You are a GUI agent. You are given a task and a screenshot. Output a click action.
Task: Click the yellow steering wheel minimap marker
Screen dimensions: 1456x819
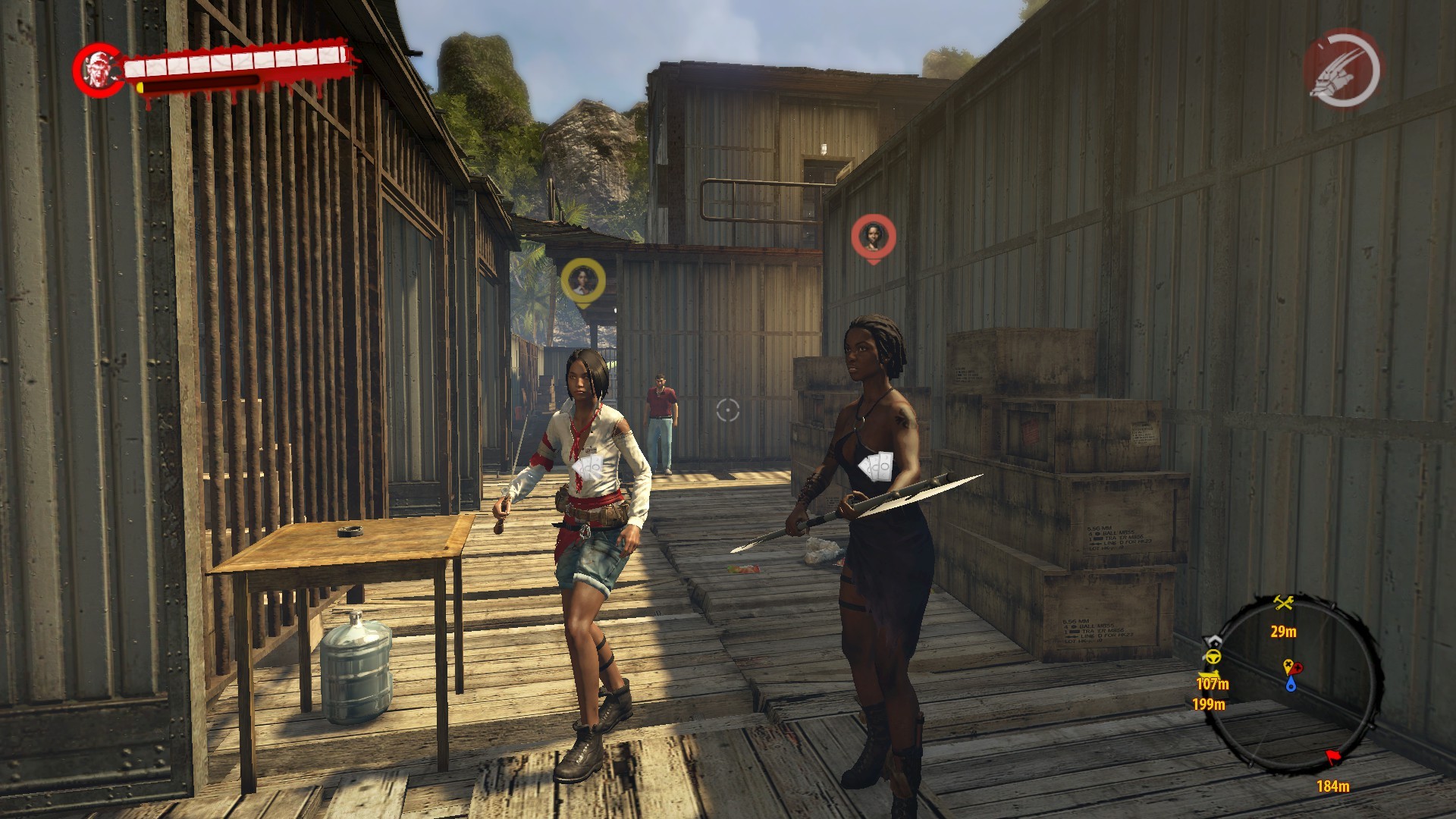coord(1213,657)
